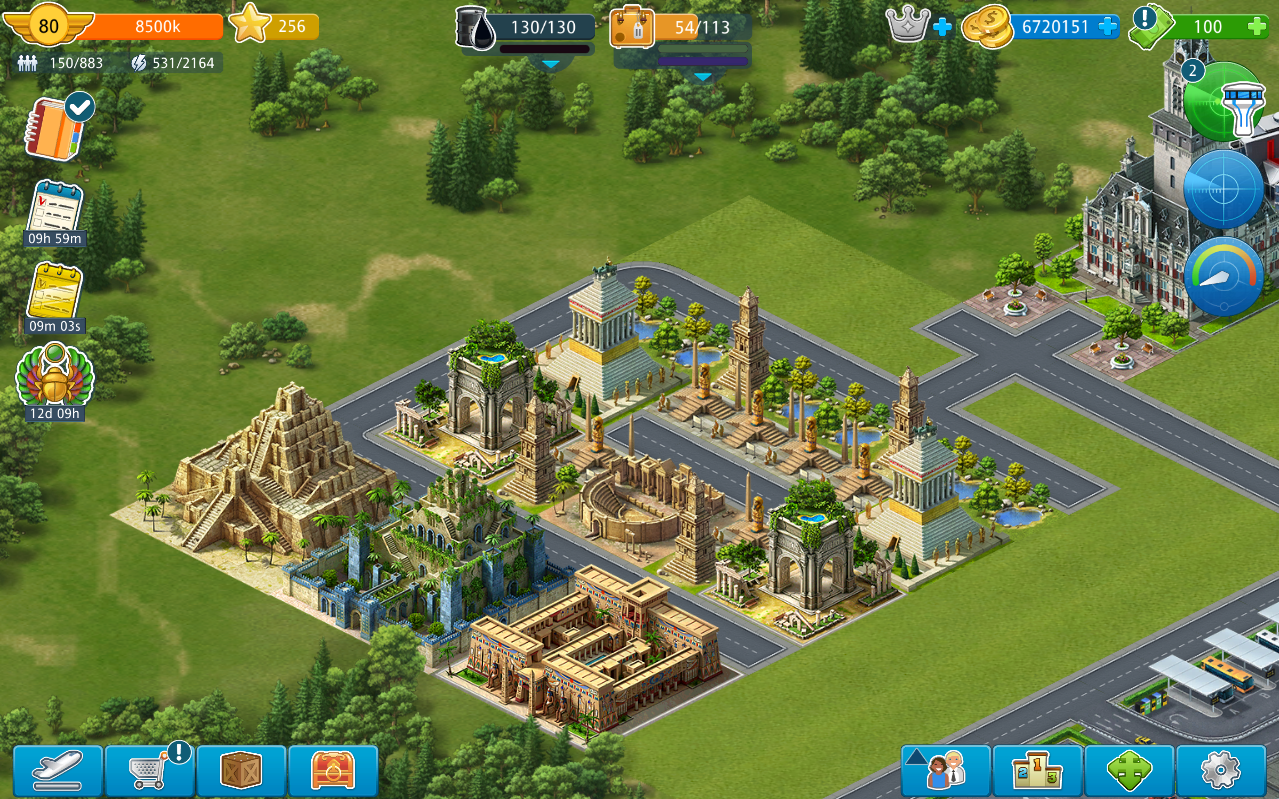This screenshot has height=799, width=1279.
Task: Open the flights airplane menu
Action: click(x=57, y=771)
